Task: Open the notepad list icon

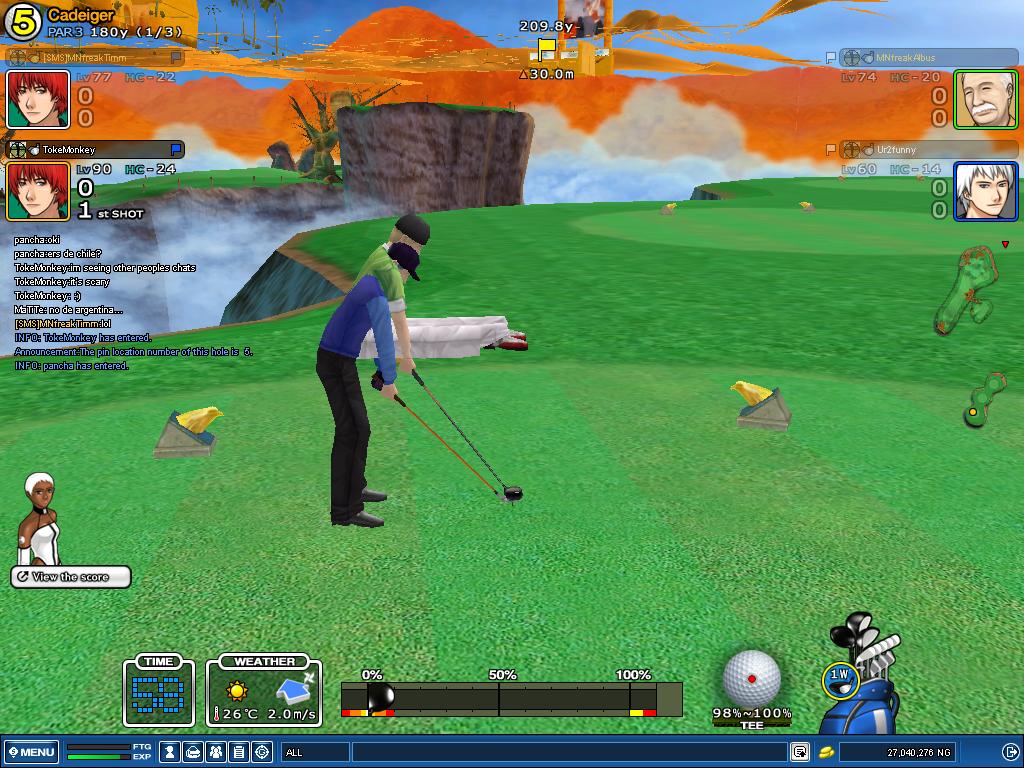Action: (239, 752)
